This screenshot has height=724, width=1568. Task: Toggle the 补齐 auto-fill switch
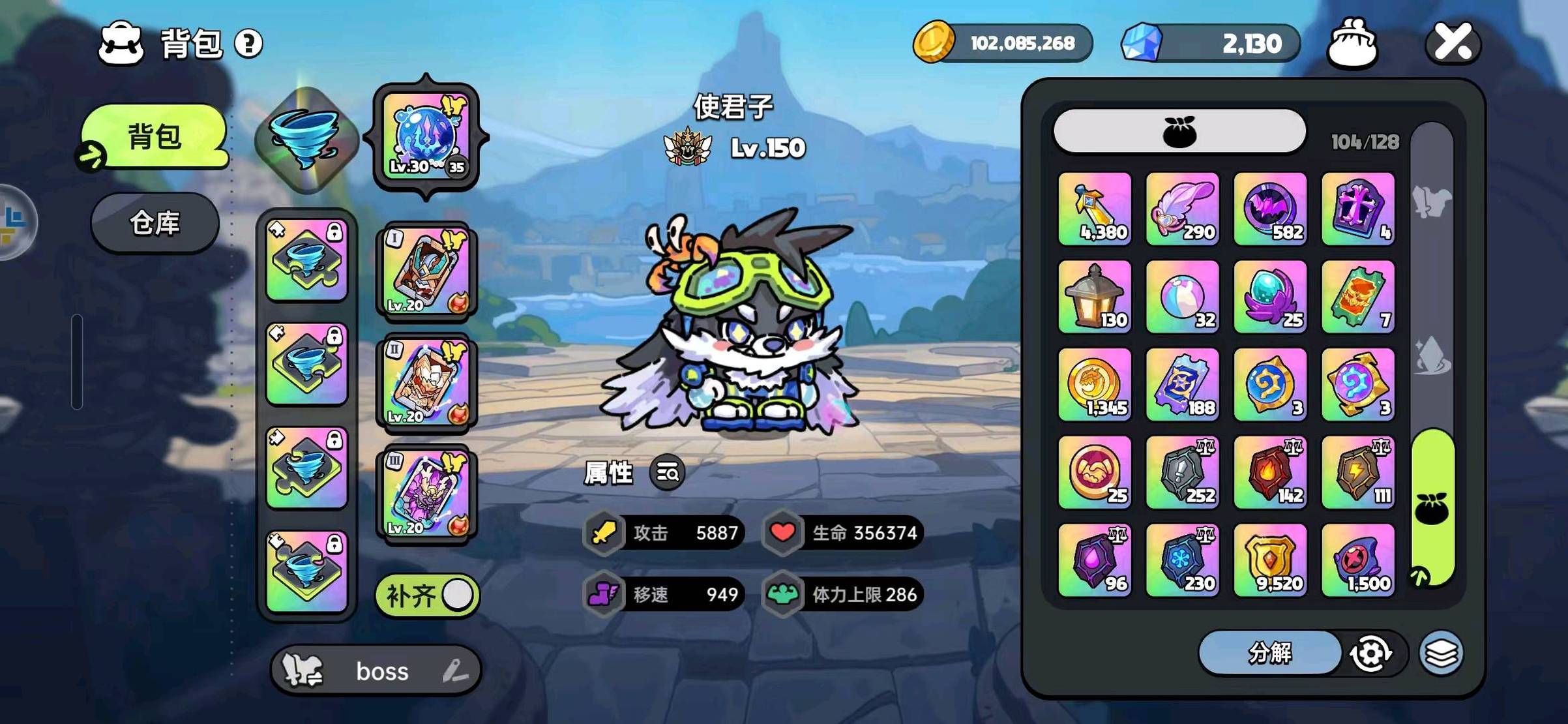(x=428, y=595)
